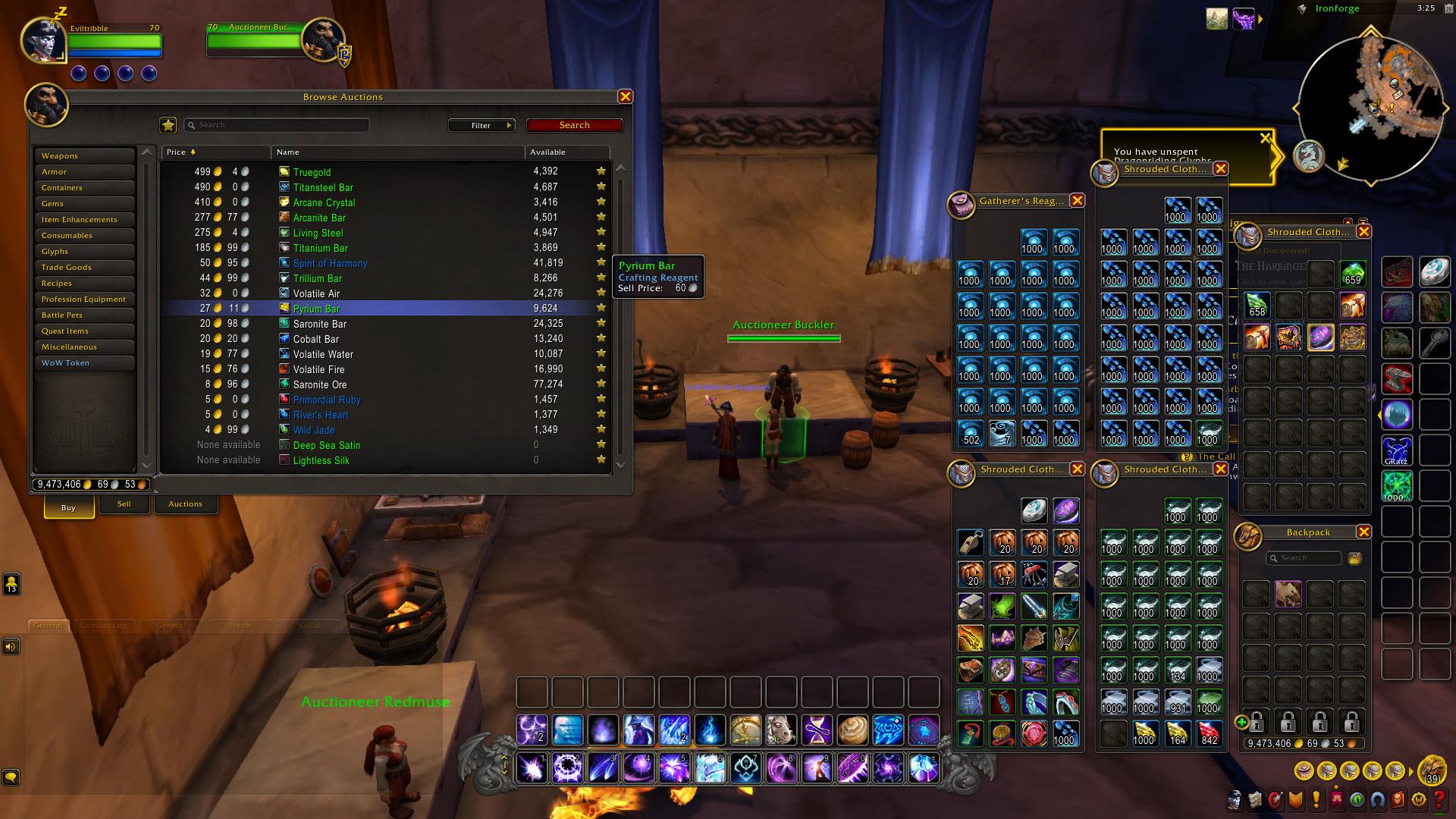Open the red question mark help button
Image resolution: width=1456 pixels, height=819 pixels.
(x=1439, y=799)
